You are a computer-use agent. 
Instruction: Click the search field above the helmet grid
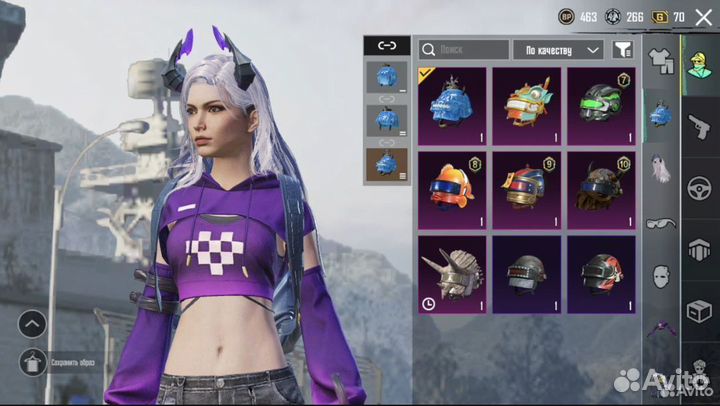point(463,49)
